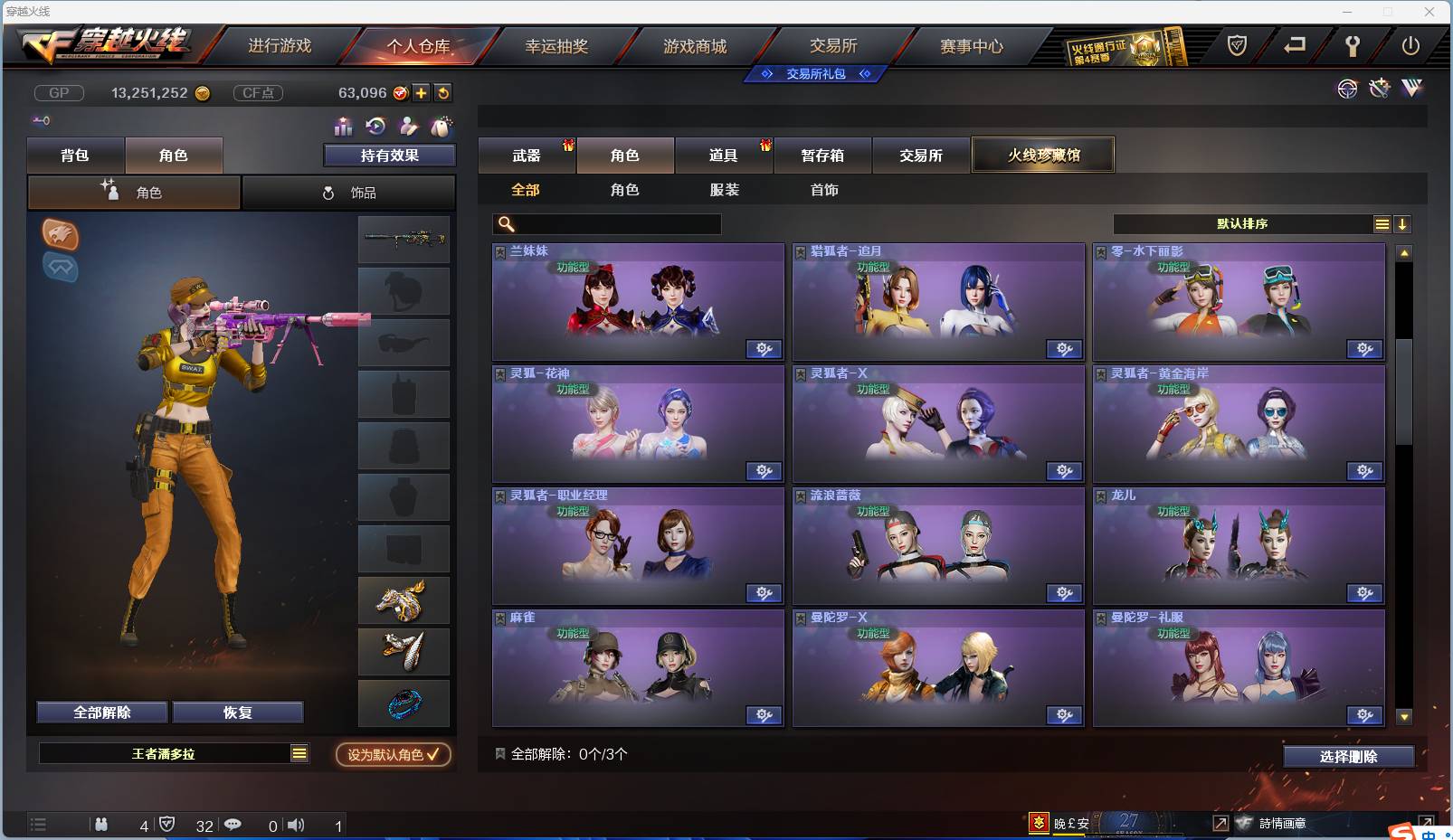Open the history replay circular-arrow icon

click(376, 127)
